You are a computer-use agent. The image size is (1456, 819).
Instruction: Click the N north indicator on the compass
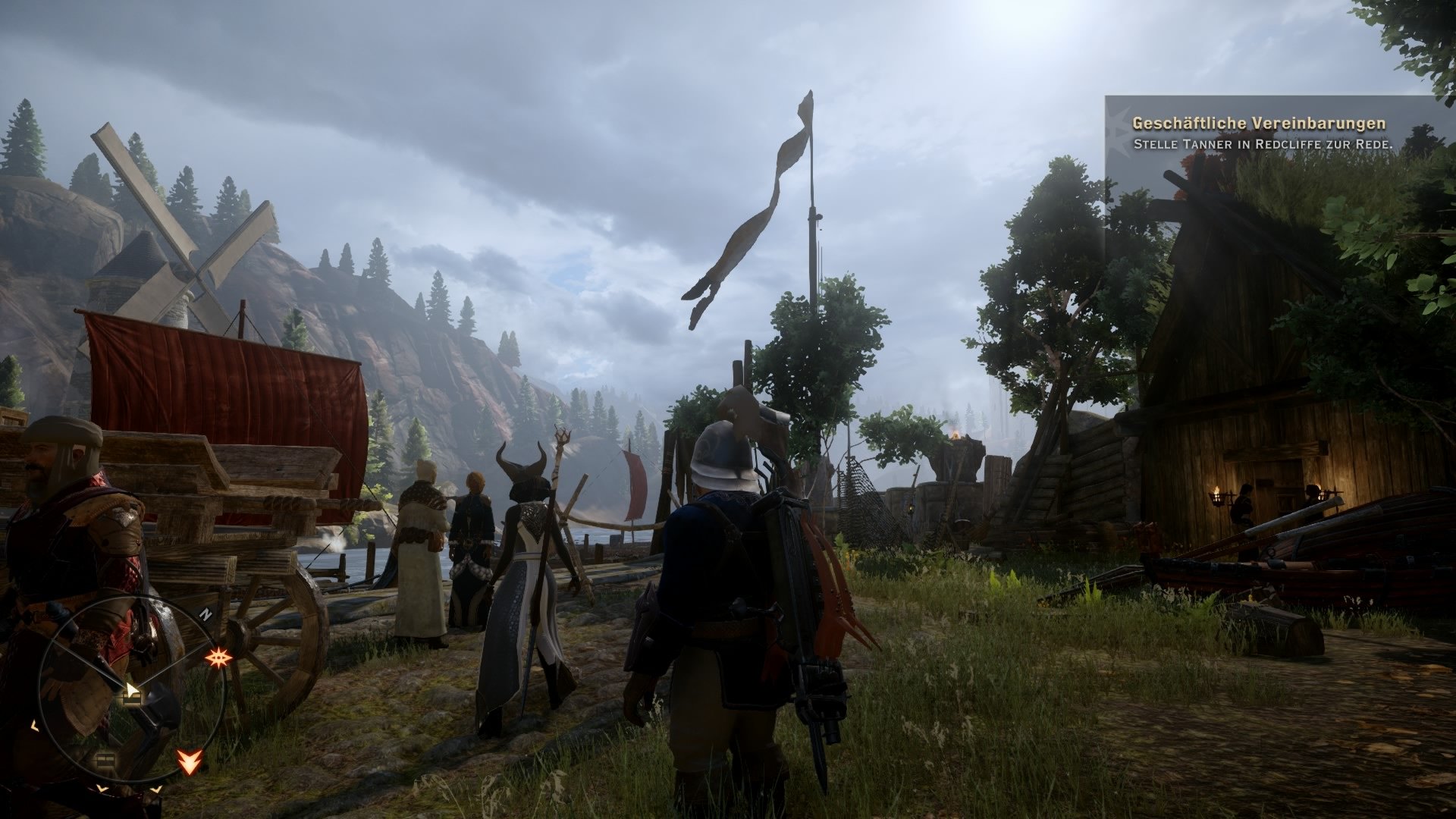206,613
